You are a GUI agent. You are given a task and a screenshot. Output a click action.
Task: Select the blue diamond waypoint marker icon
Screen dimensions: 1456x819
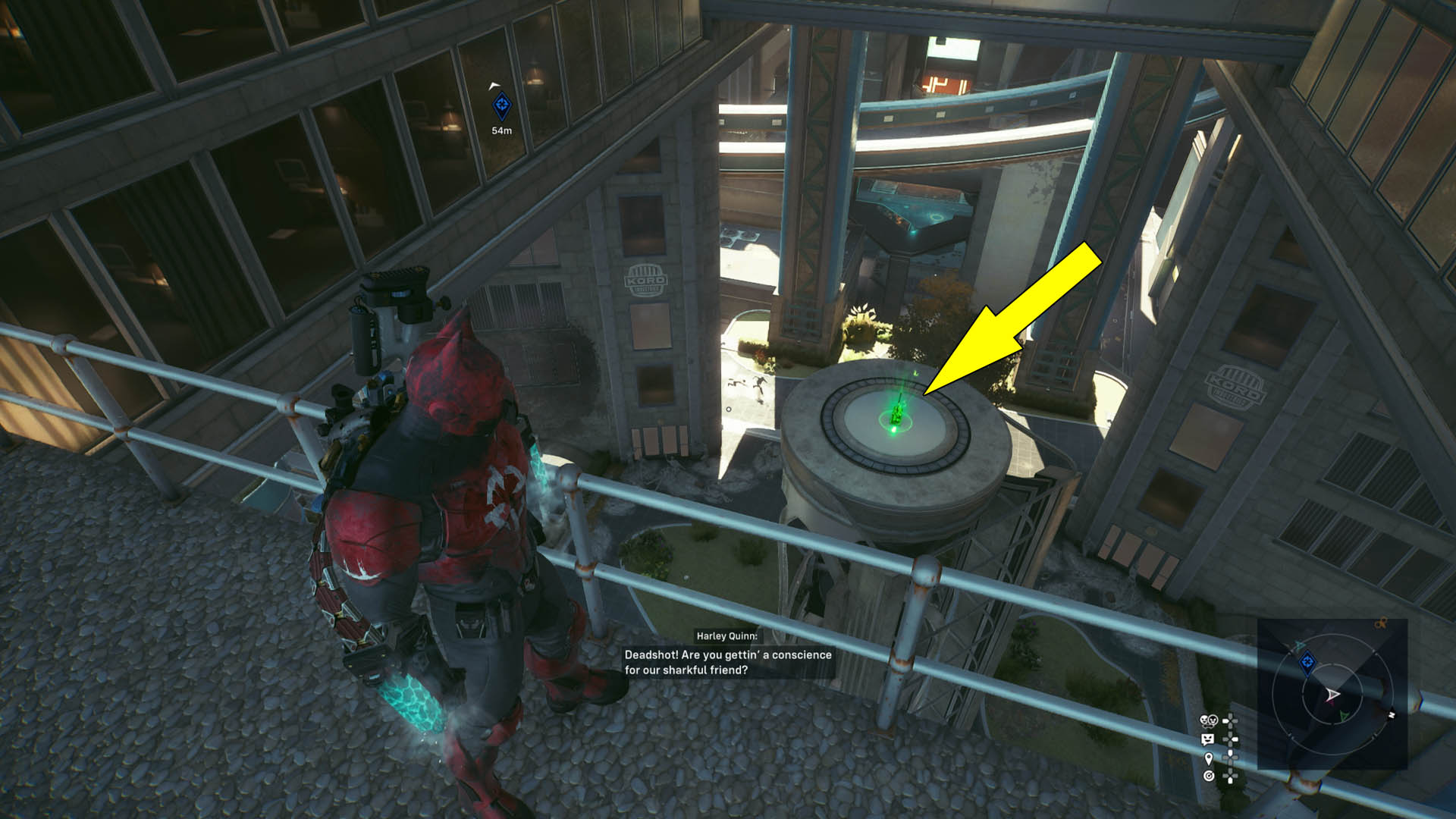click(x=502, y=106)
